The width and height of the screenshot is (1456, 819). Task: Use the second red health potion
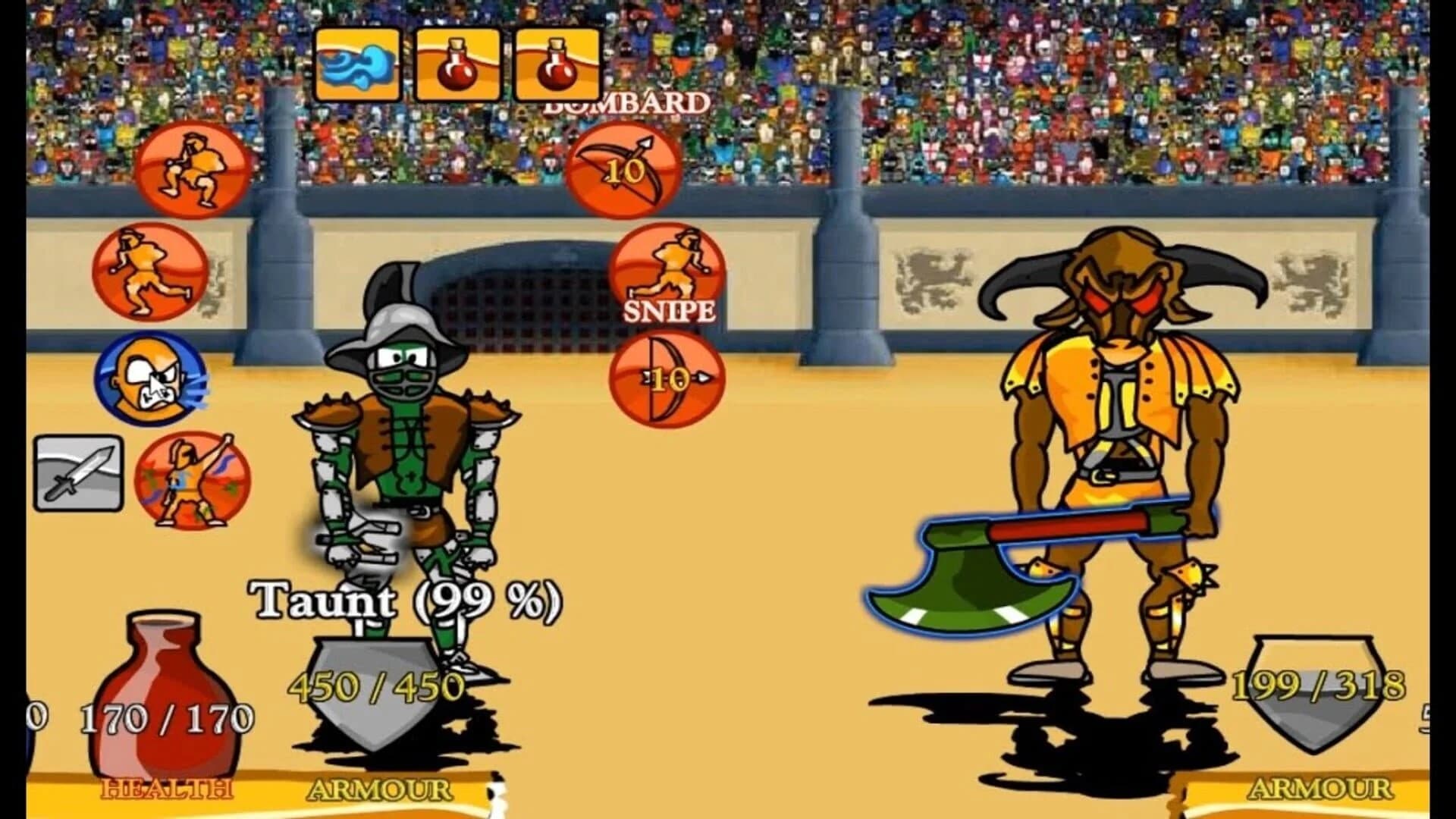[559, 64]
